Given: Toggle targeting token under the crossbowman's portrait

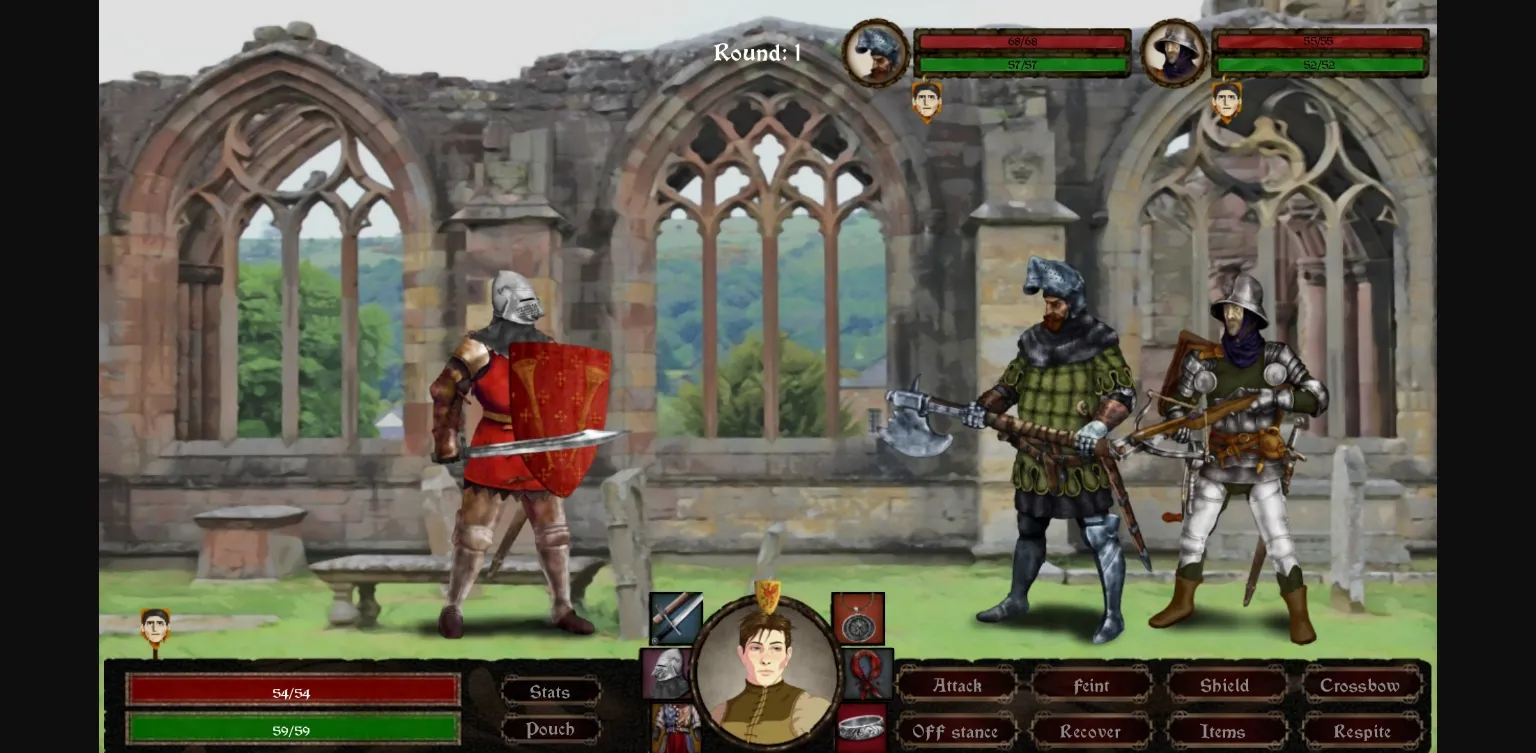Looking at the screenshot, I should tap(1227, 101).
